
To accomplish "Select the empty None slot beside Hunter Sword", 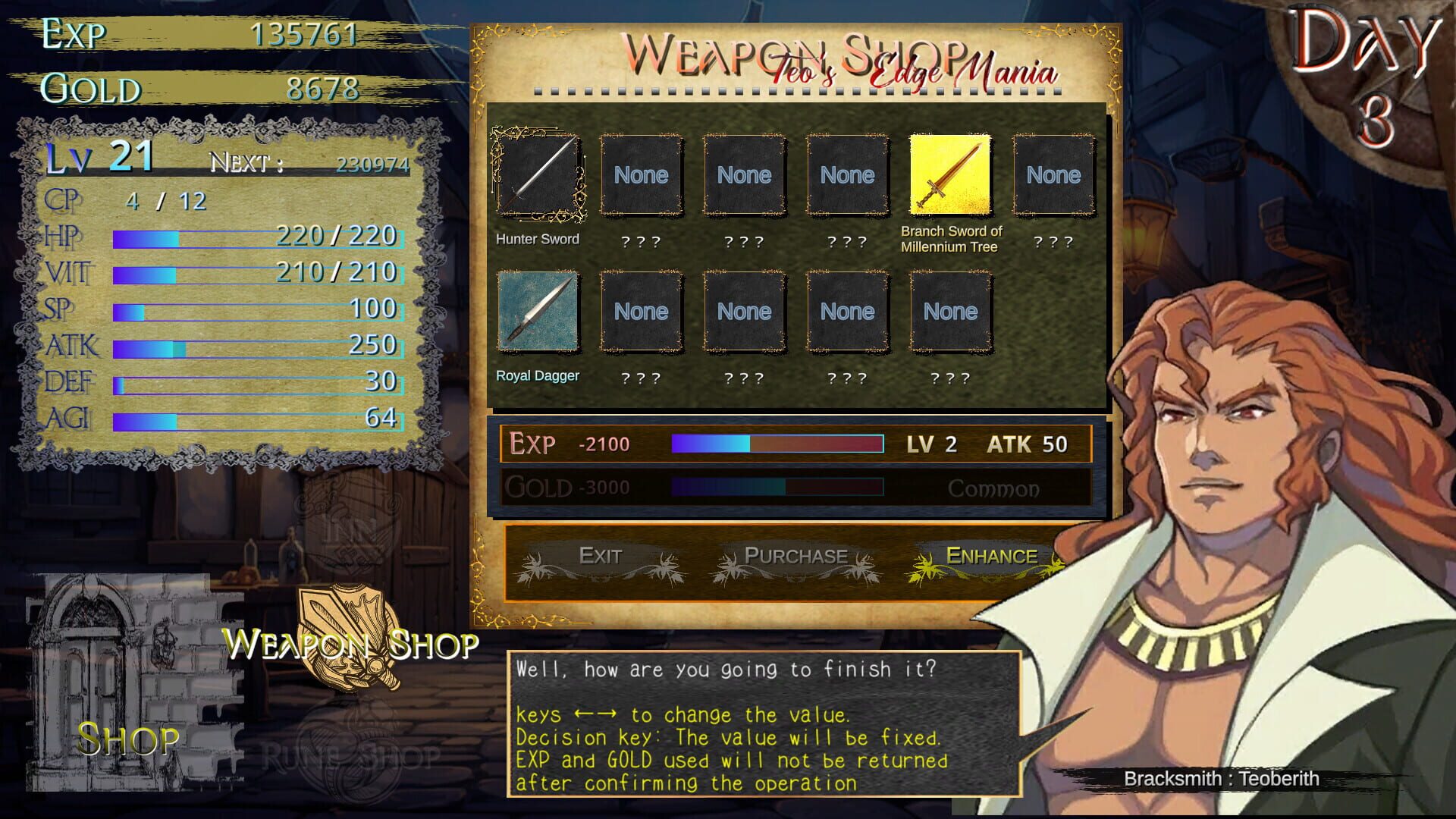I will coord(641,175).
